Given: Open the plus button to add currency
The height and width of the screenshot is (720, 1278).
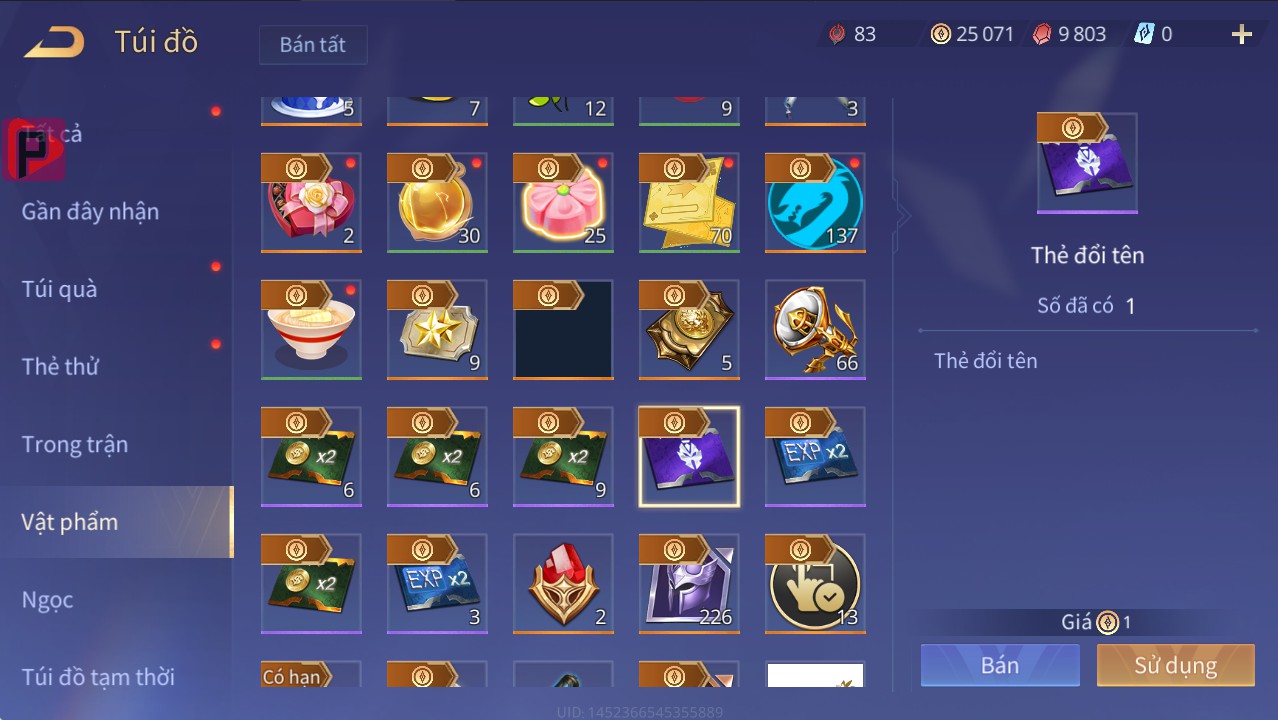Looking at the screenshot, I should 1241,35.
